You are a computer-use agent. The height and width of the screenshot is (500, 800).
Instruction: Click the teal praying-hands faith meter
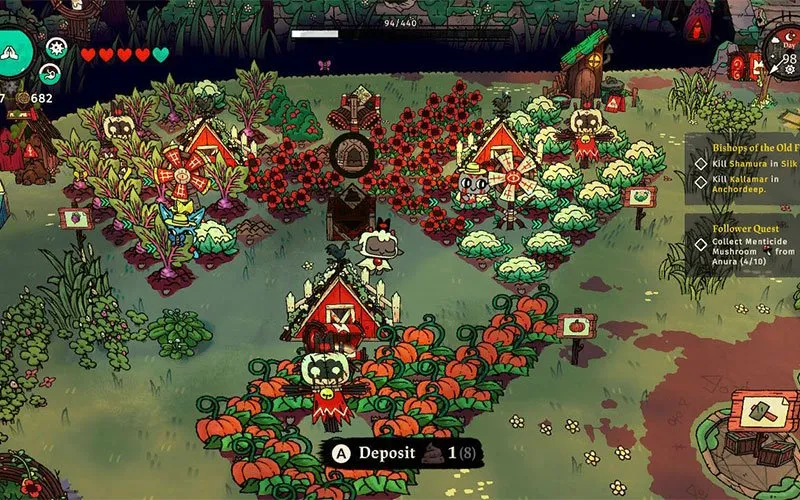[x=14, y=50]
